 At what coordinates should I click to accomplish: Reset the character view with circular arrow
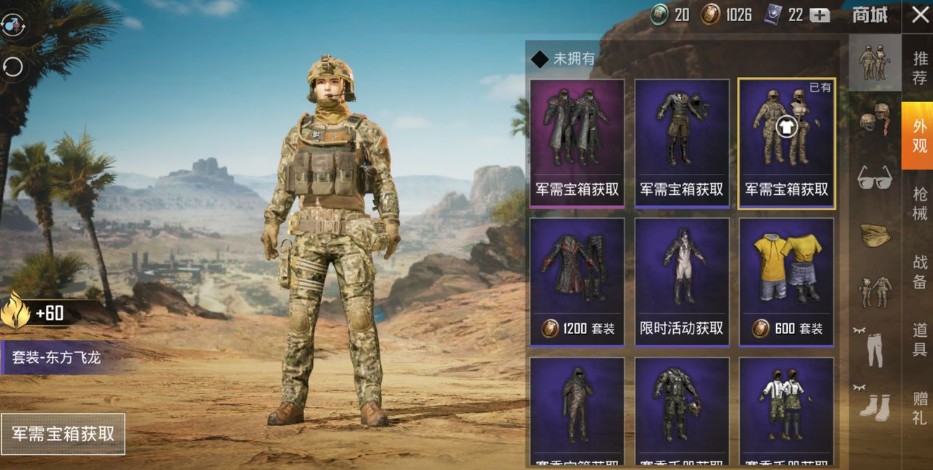point(14,66)
